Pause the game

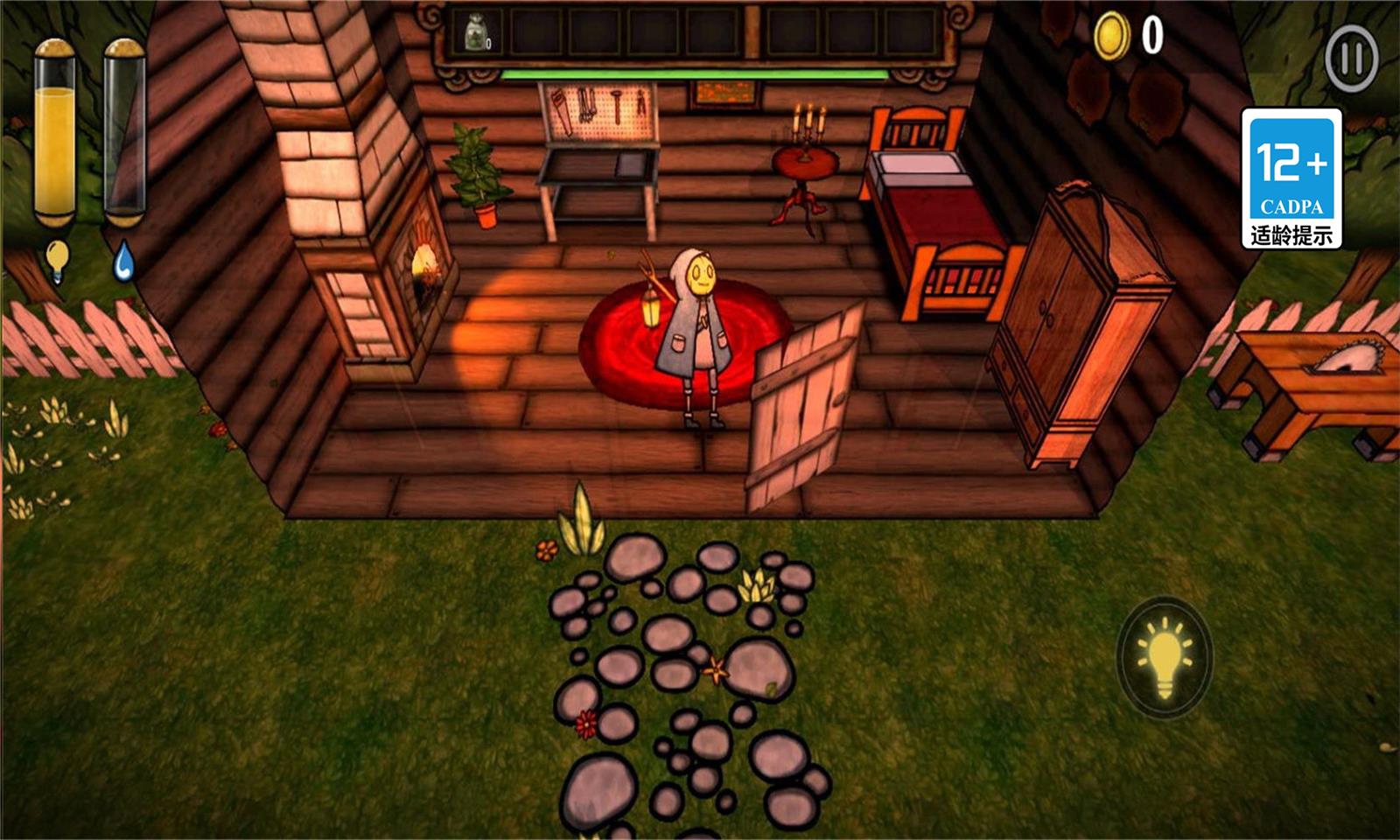tap(1351, 59)
